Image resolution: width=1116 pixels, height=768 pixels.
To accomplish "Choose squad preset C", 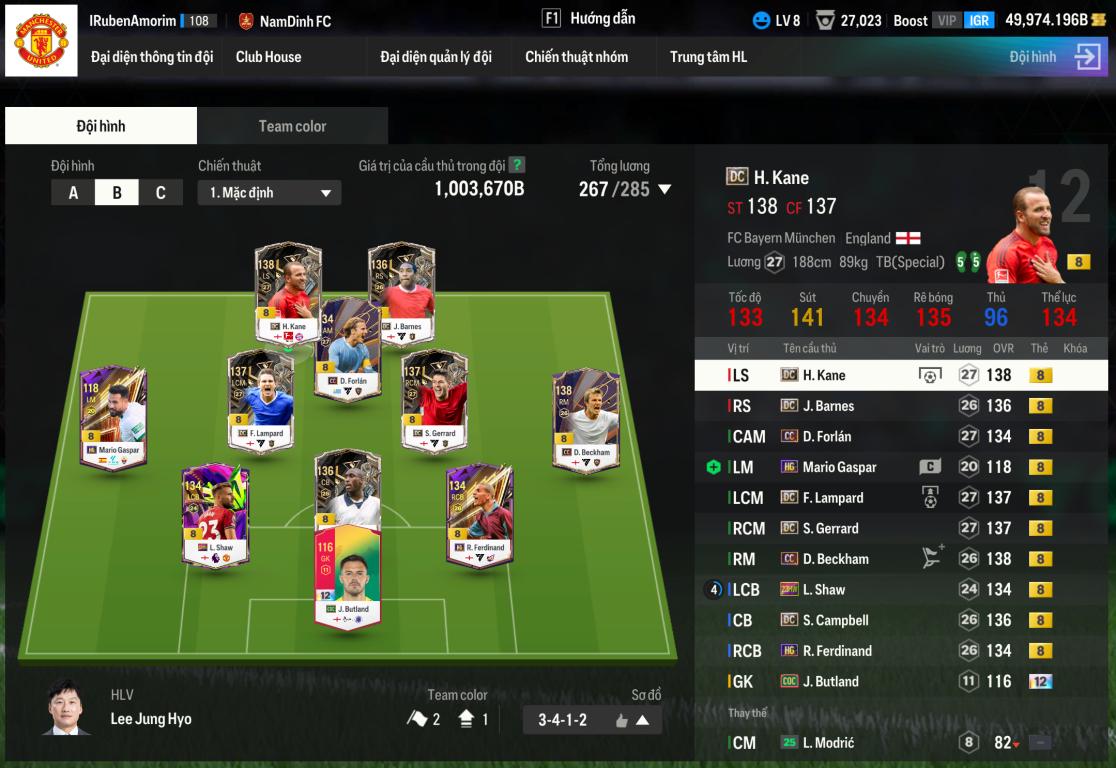I will pos(160,193).
